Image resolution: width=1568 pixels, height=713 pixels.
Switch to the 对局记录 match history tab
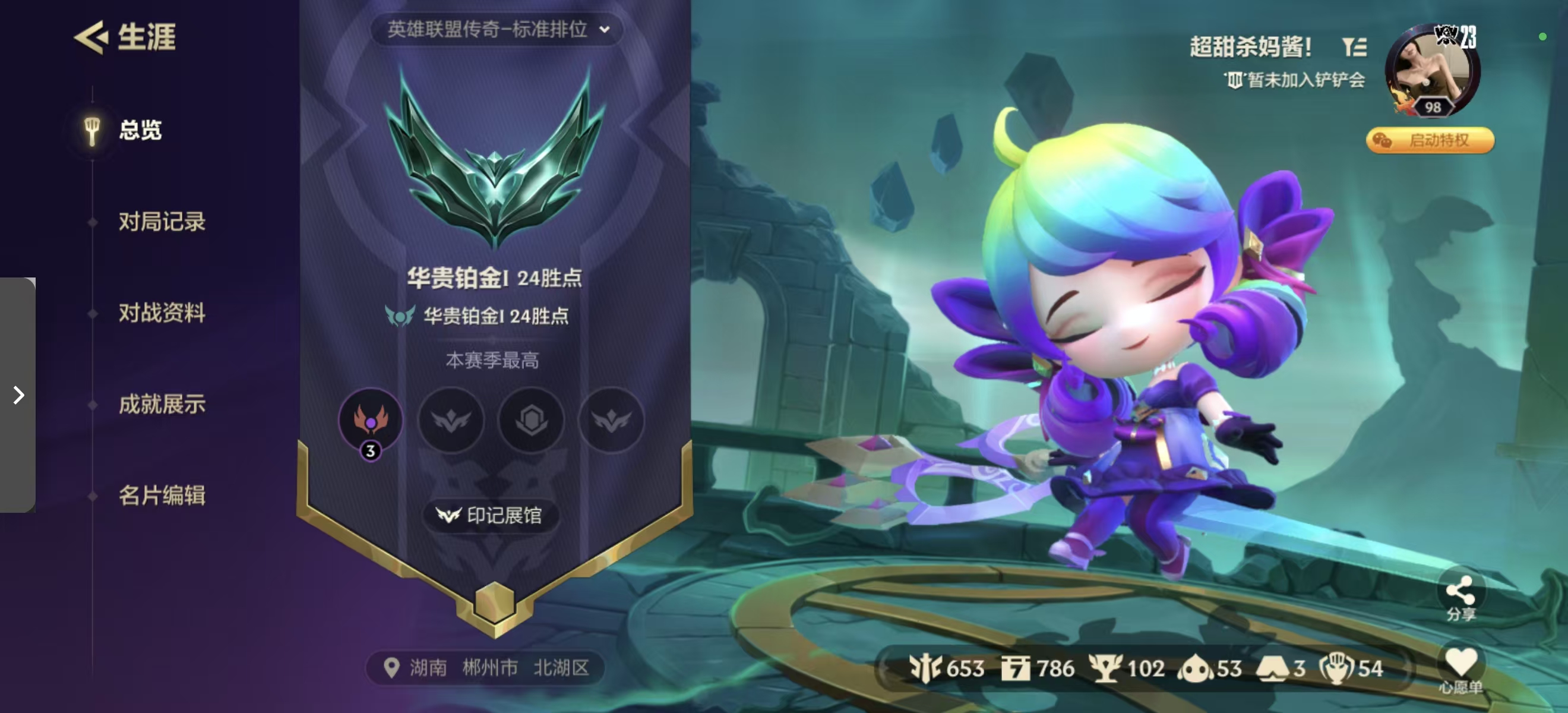(162, 222)
